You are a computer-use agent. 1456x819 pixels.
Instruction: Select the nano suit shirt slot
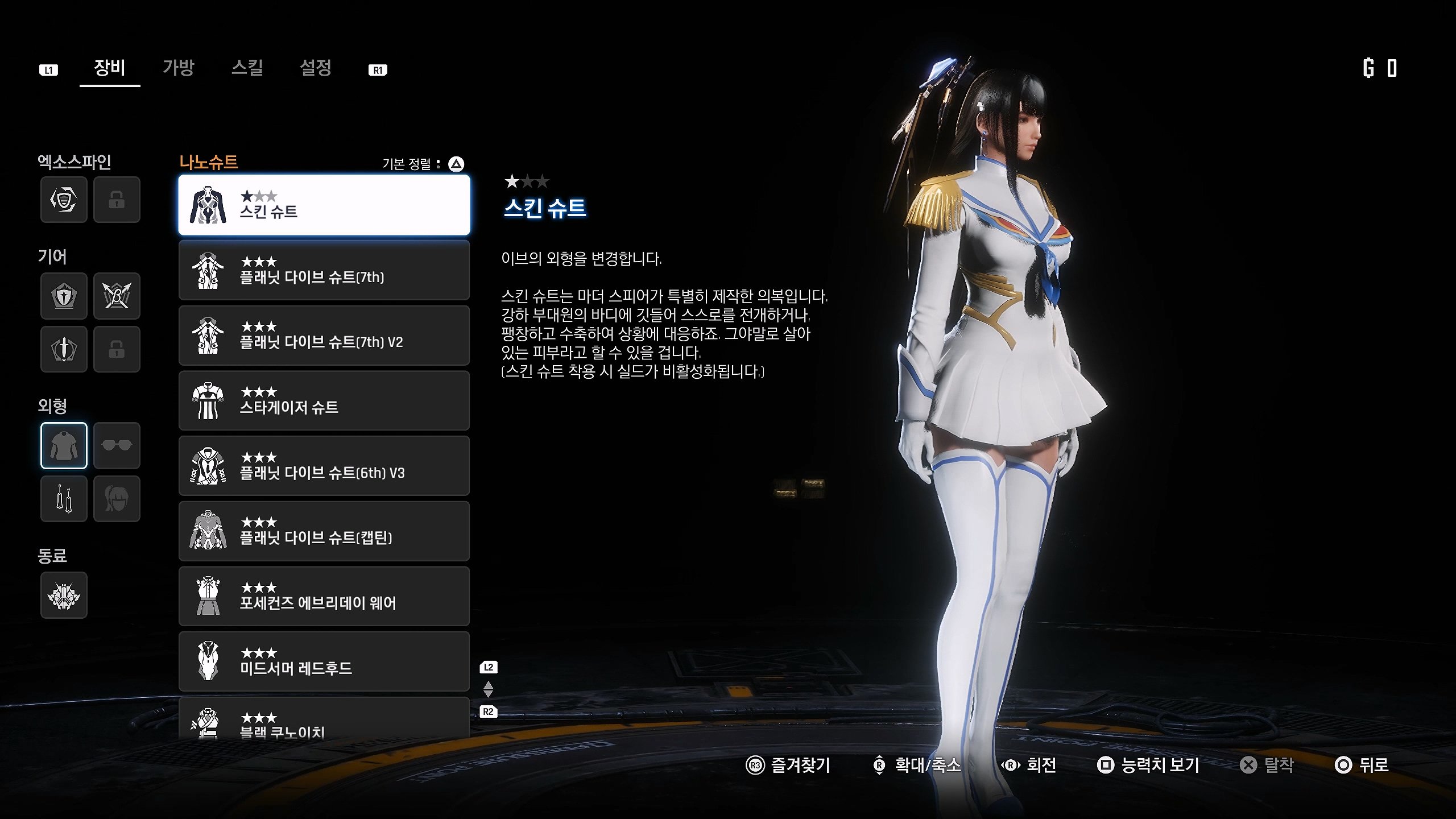point(64,445)
